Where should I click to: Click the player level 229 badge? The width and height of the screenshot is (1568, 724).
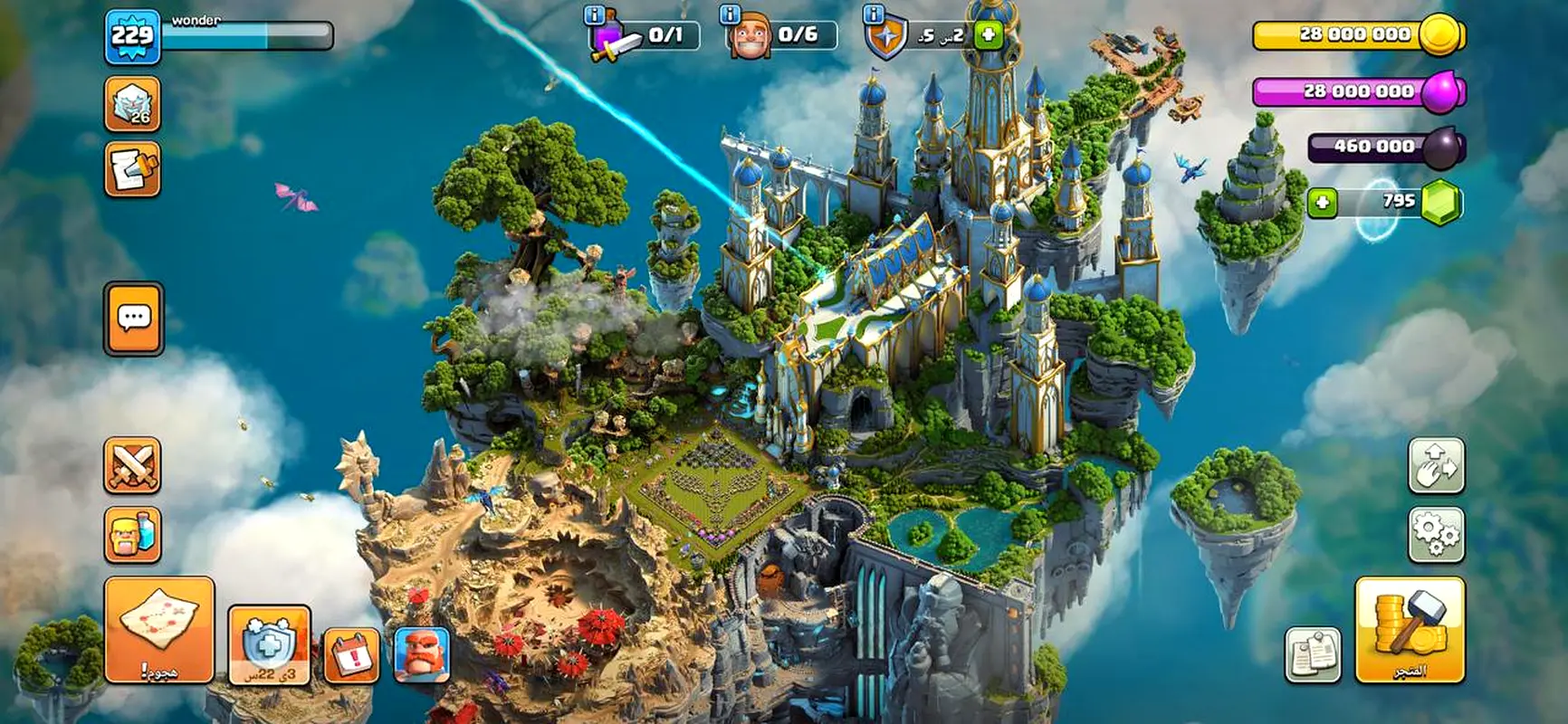(x=132, y=37)
